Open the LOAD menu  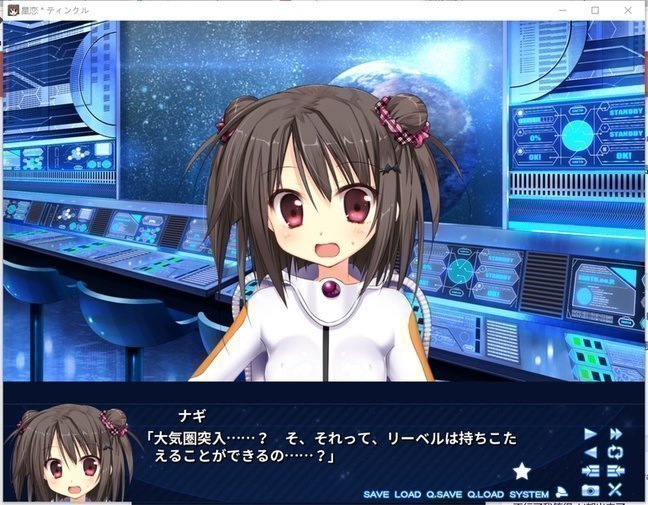(x=407, y=494)
